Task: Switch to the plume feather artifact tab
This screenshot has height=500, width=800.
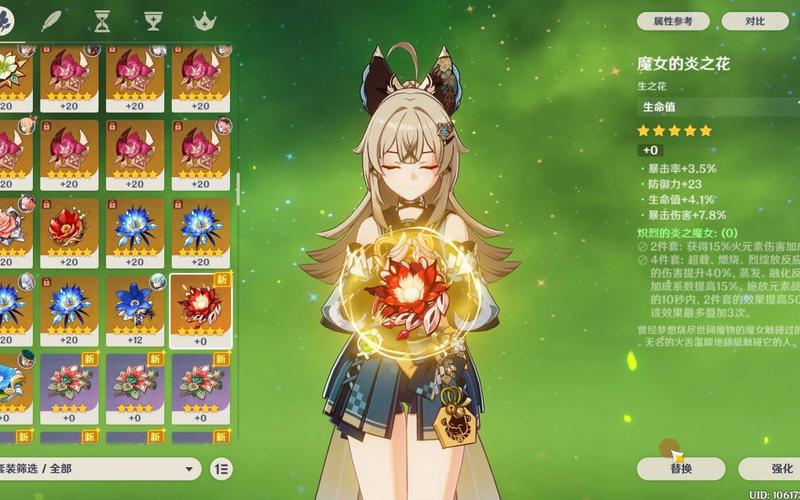Action: coord(48,21)
